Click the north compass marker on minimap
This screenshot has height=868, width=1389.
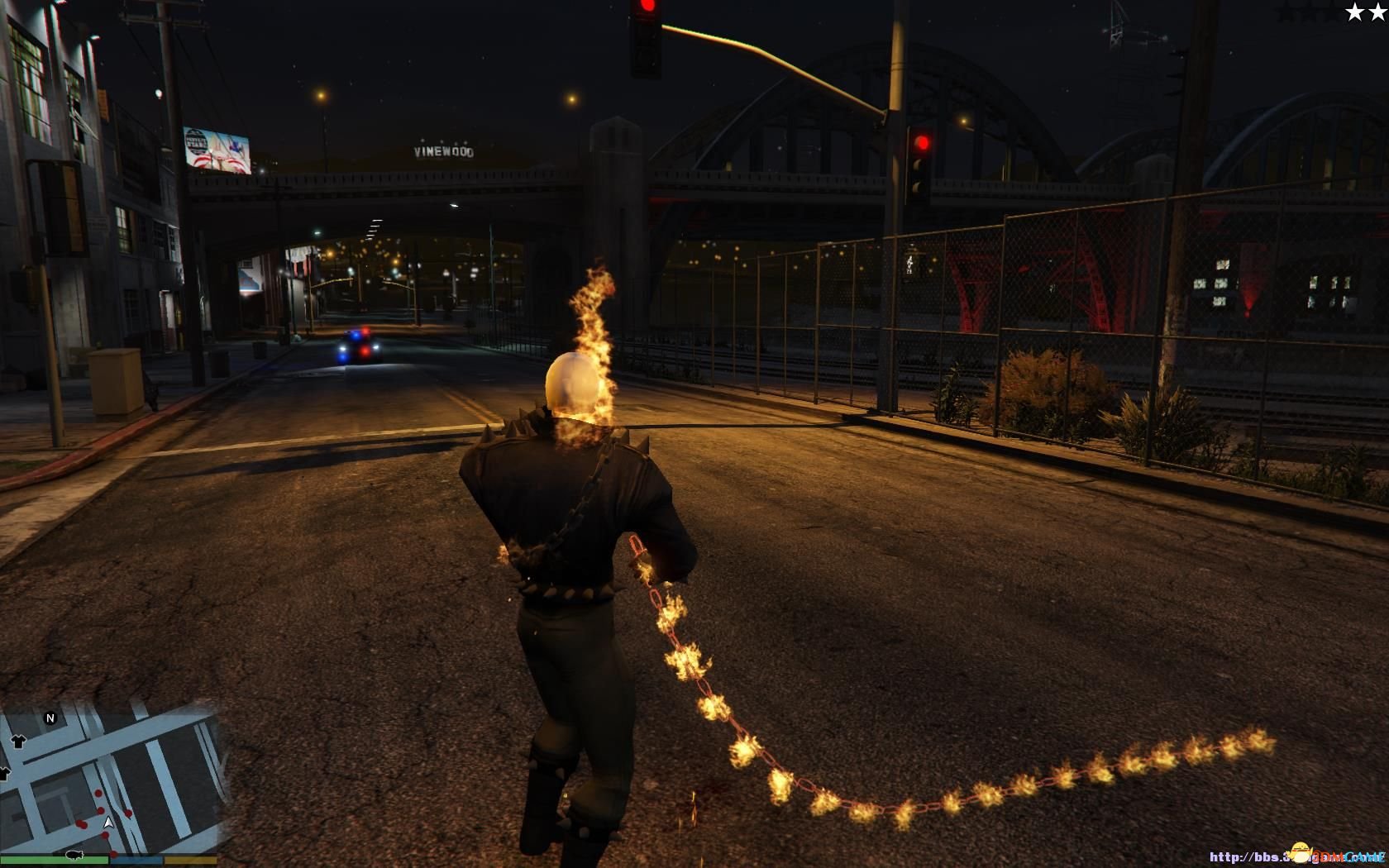pyautogui.click(x=50, y=718)
